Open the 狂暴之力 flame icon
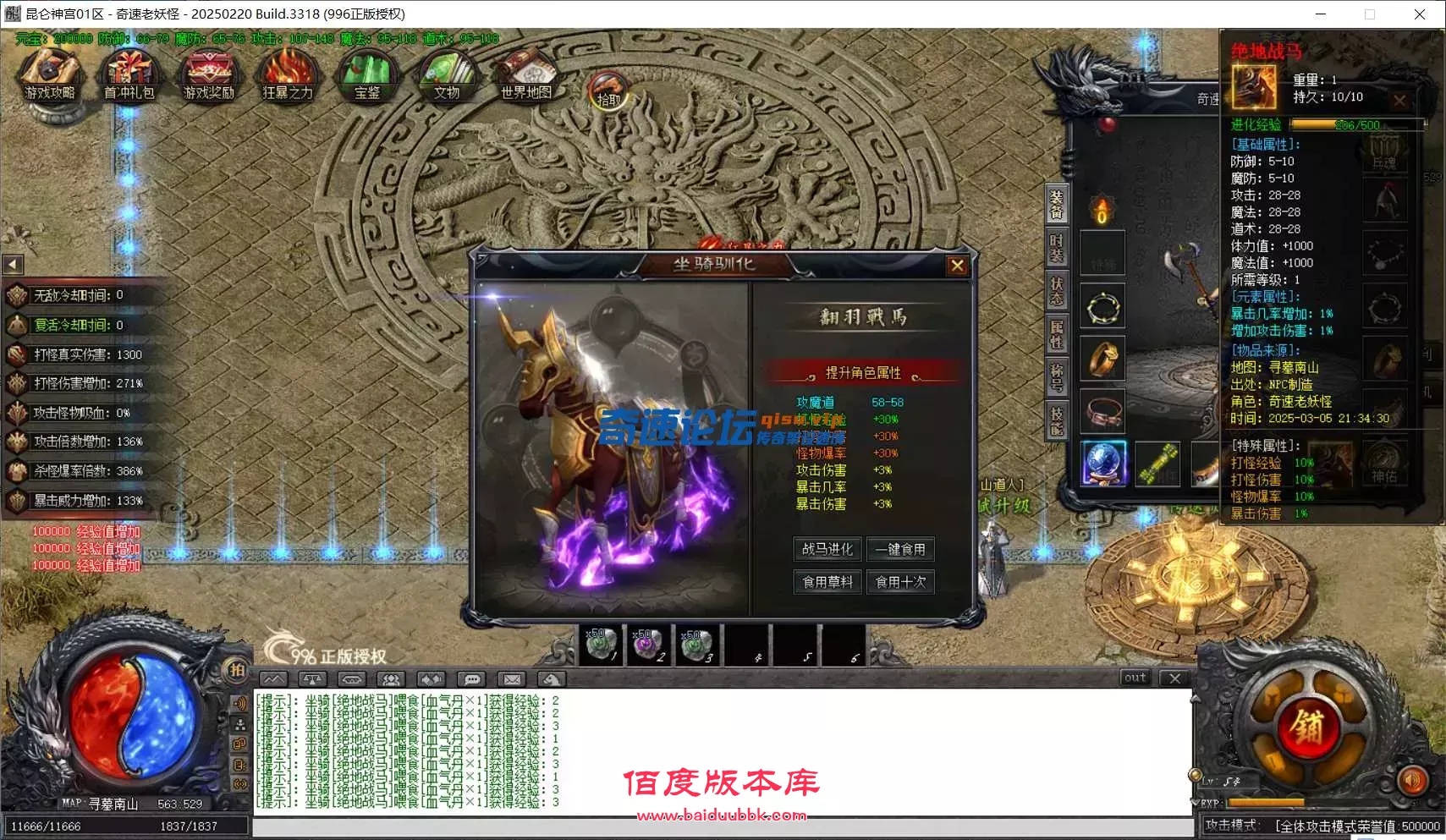The height and width of the screenshot is (840, 1446). click(289, 76)
